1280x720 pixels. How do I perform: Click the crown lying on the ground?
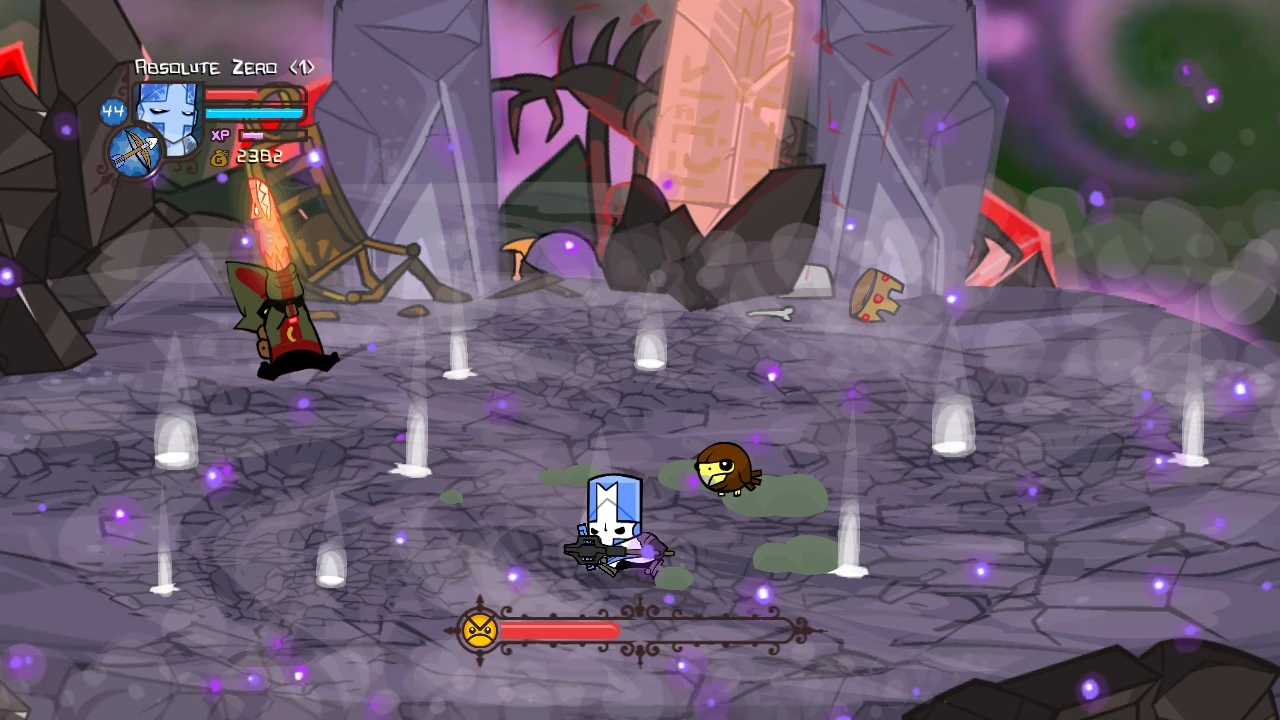(877, 294)
